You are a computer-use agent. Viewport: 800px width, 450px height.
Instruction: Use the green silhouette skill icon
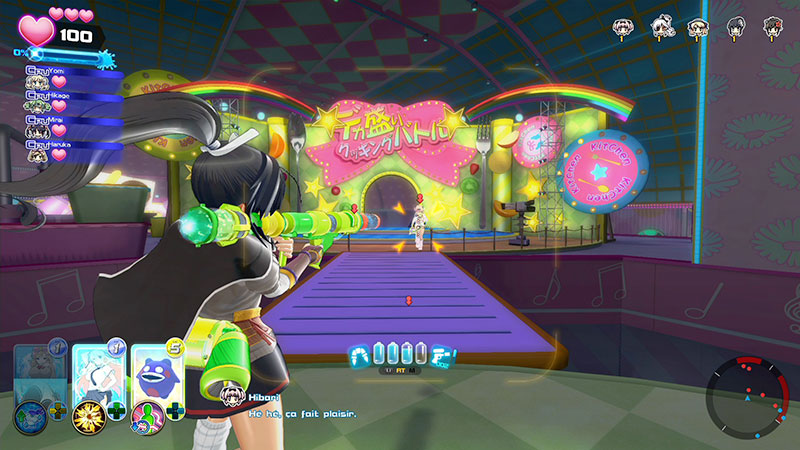147,412
